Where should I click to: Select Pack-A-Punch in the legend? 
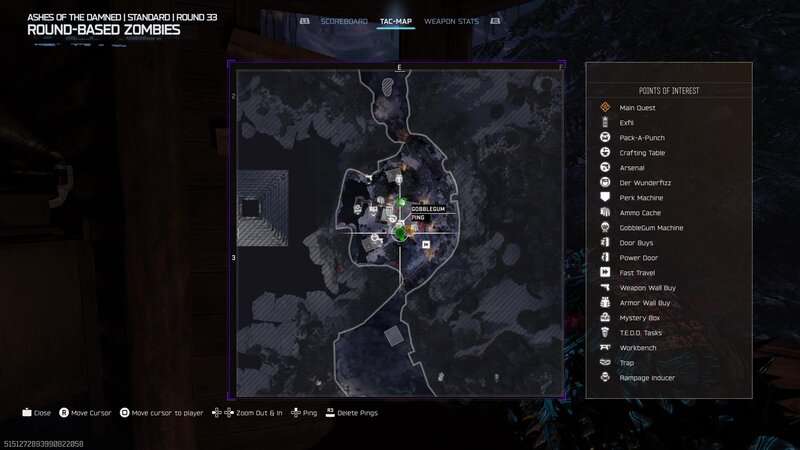pos(641,138)
